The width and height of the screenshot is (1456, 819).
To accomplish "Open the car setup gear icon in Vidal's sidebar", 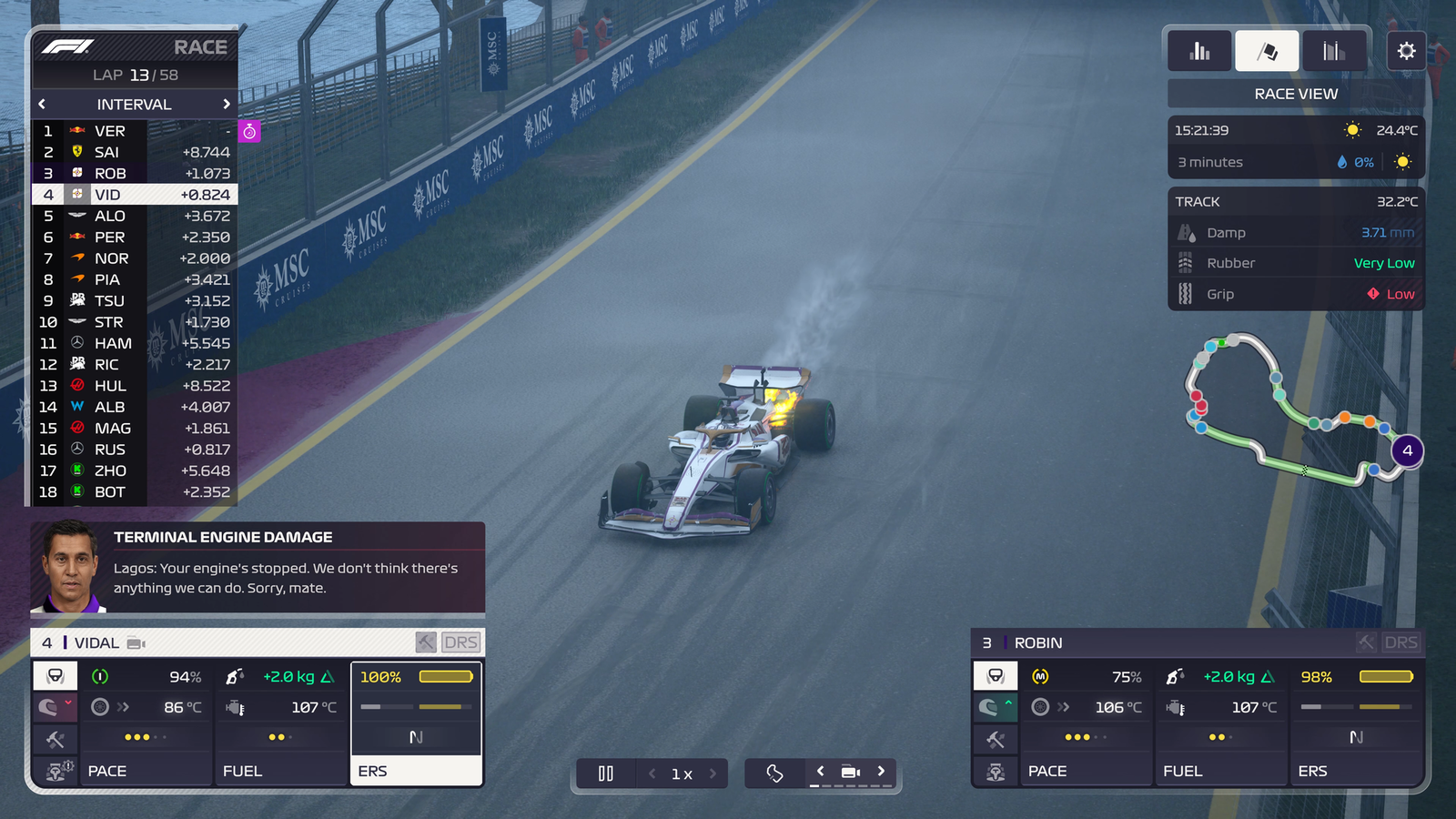I will [x=55, y=770].
